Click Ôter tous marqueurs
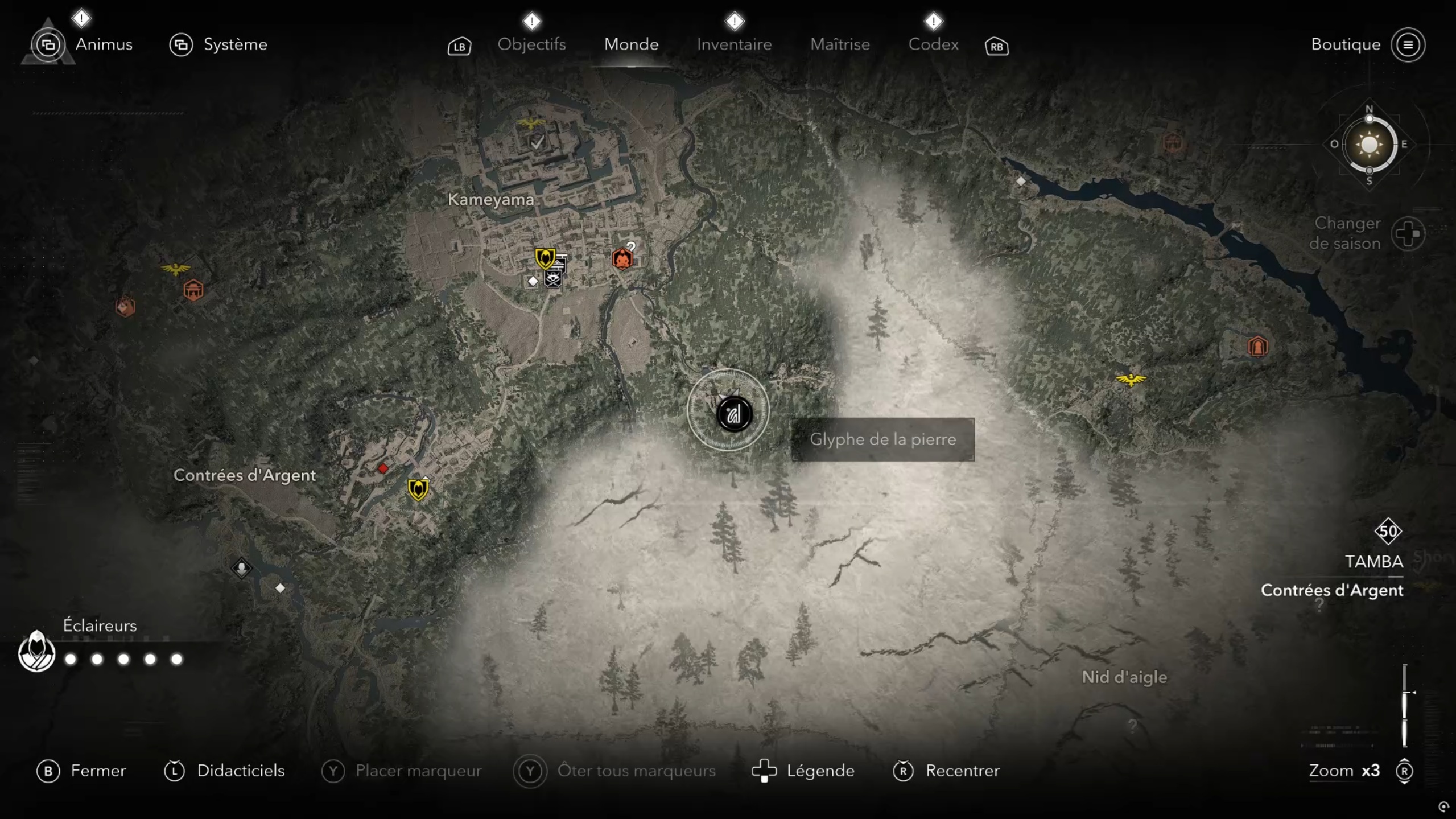The height and width of the screenshot is (819, 1456). coord(636,771)
